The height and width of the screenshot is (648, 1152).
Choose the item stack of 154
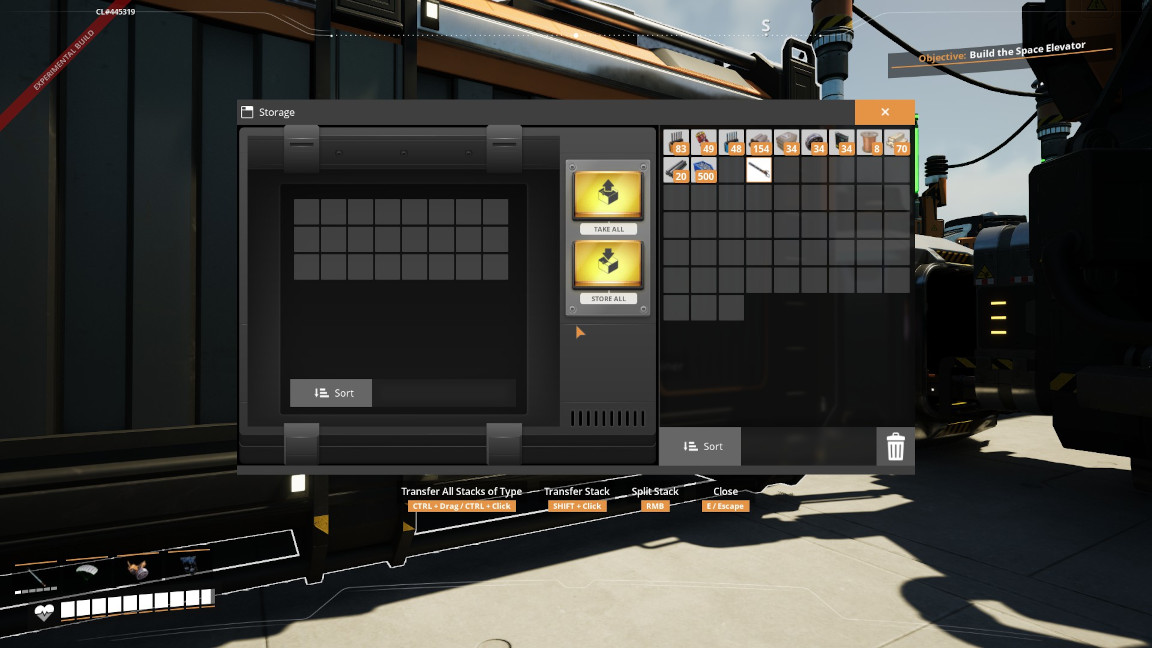(759, 142)
